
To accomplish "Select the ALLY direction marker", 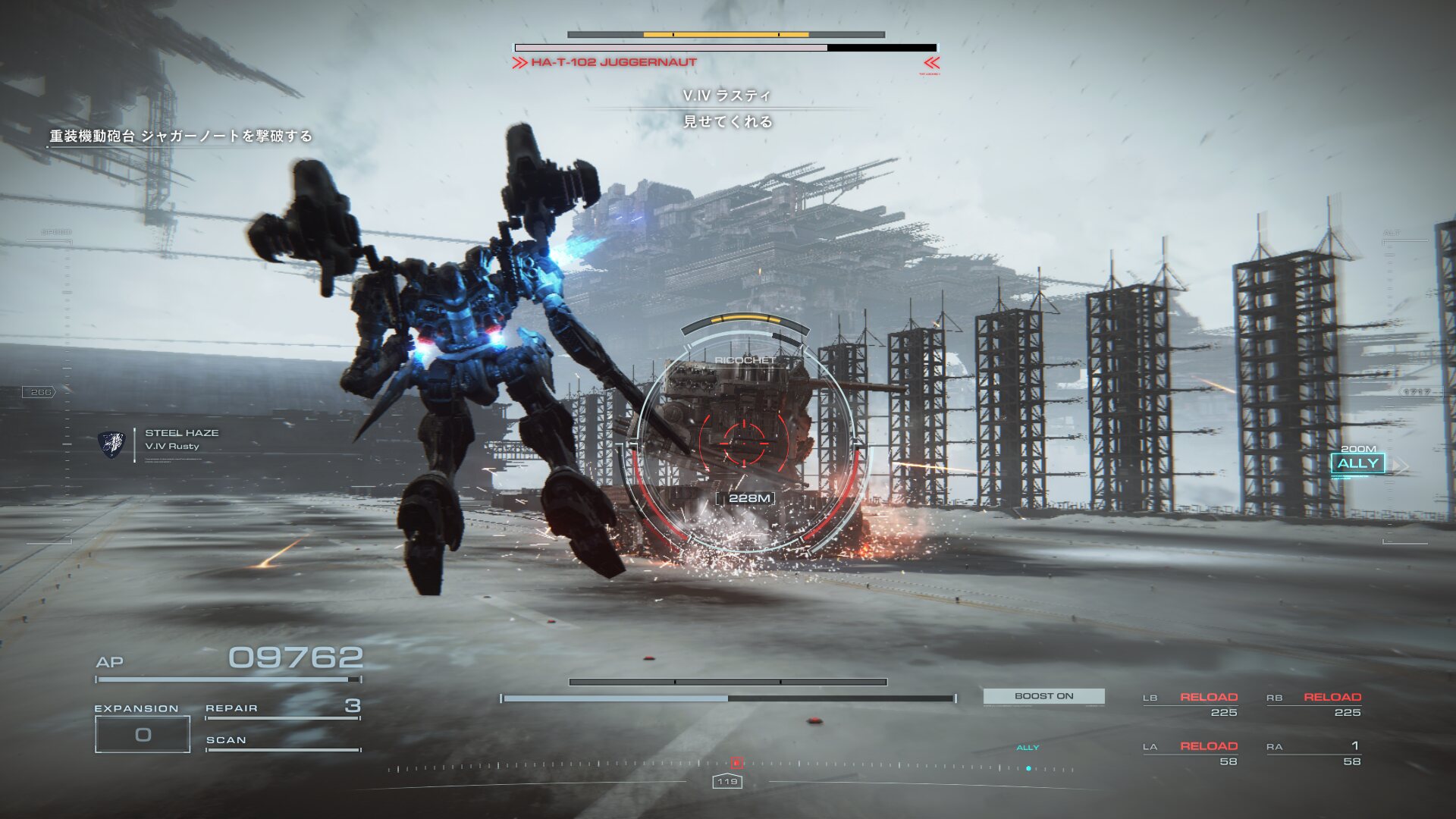I will coord(1357,463).
